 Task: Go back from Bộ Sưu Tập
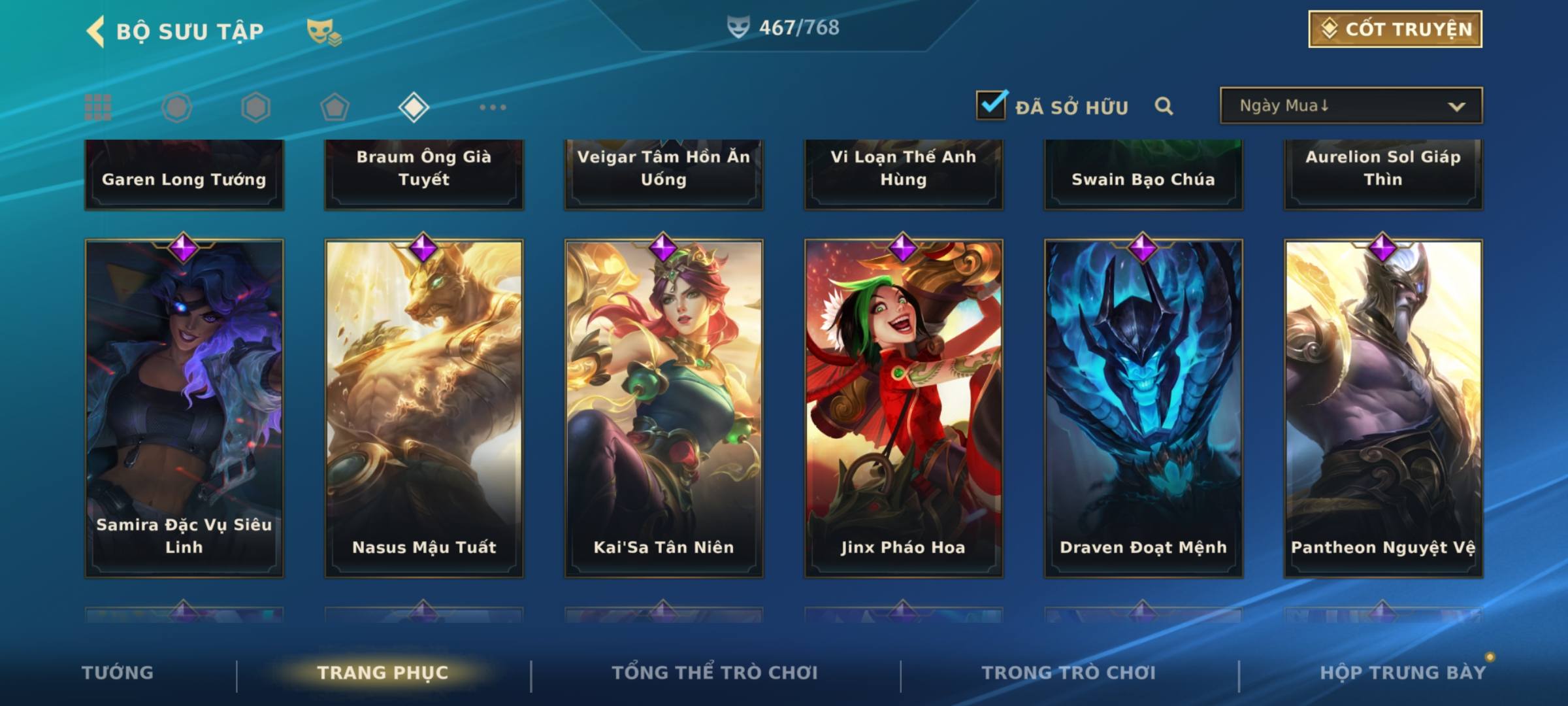[x=96, y=31]
